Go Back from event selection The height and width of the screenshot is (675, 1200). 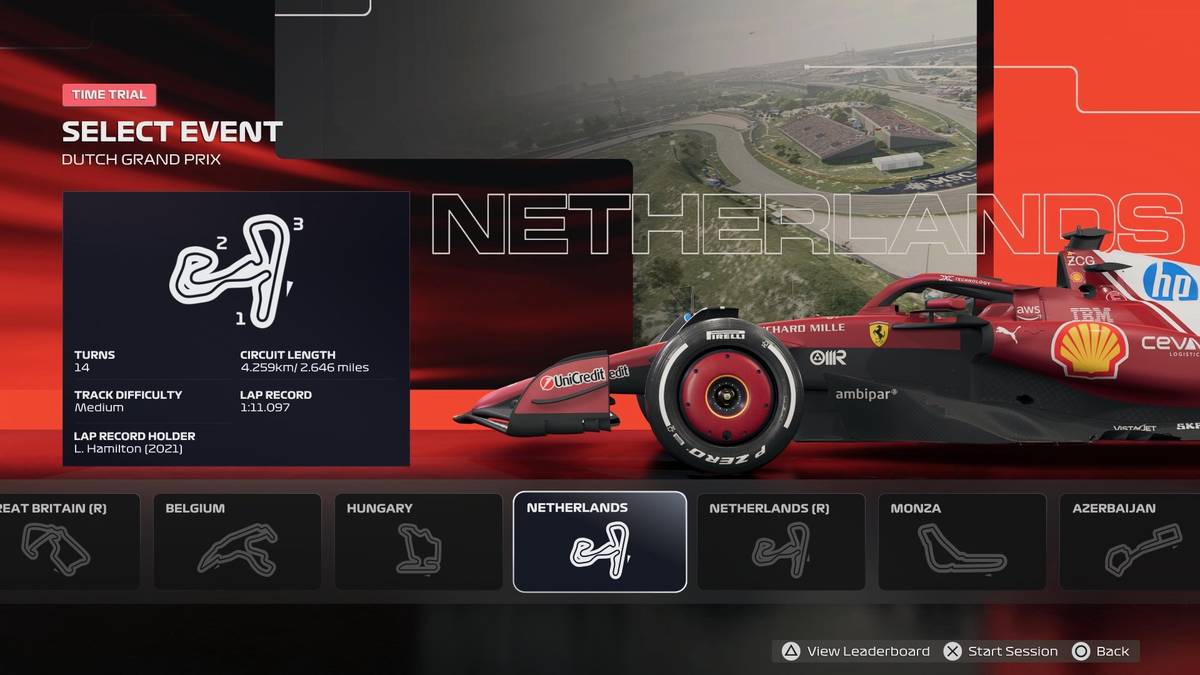1101,651
